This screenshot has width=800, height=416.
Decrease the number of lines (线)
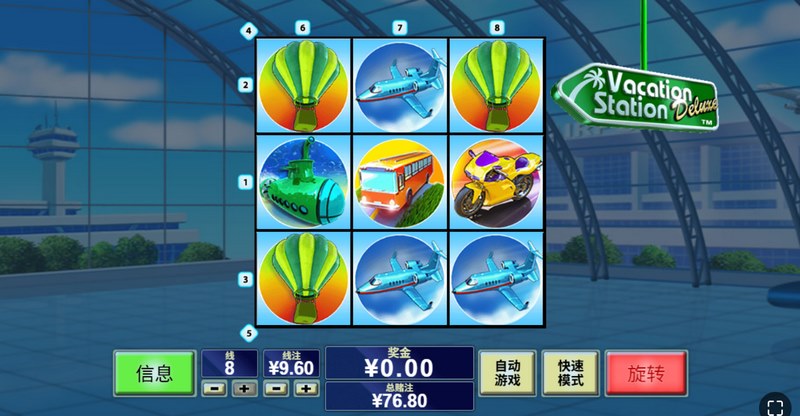coord(214,388)
